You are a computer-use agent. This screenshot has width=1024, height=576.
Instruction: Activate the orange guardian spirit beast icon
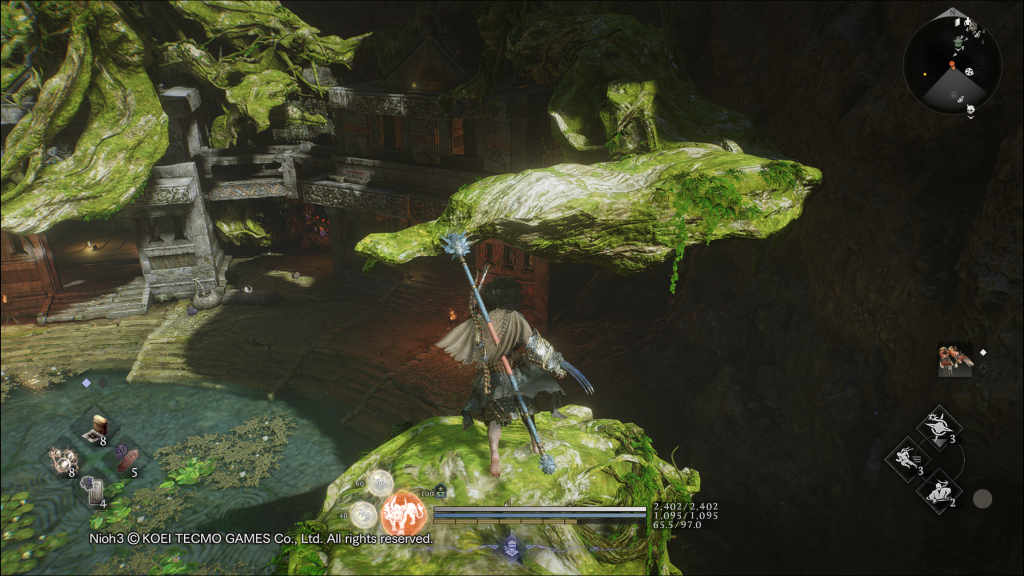pos(405,512)
